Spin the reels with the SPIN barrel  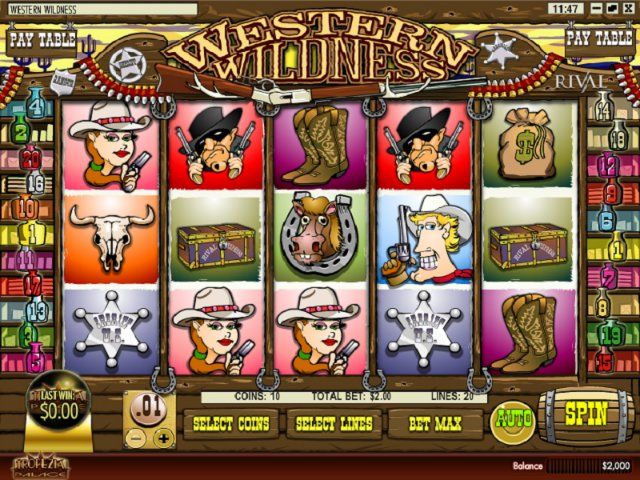[x=586, y=413]
